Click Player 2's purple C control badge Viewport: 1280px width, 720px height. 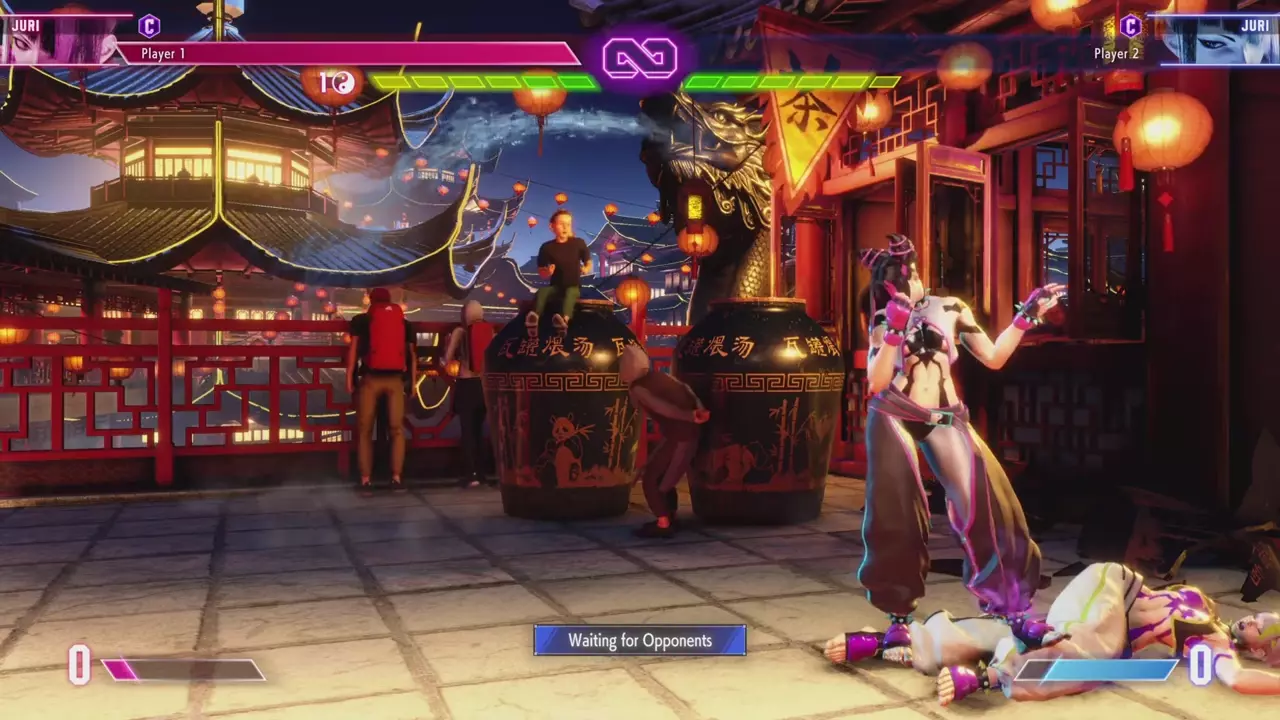click(1130, 26)
